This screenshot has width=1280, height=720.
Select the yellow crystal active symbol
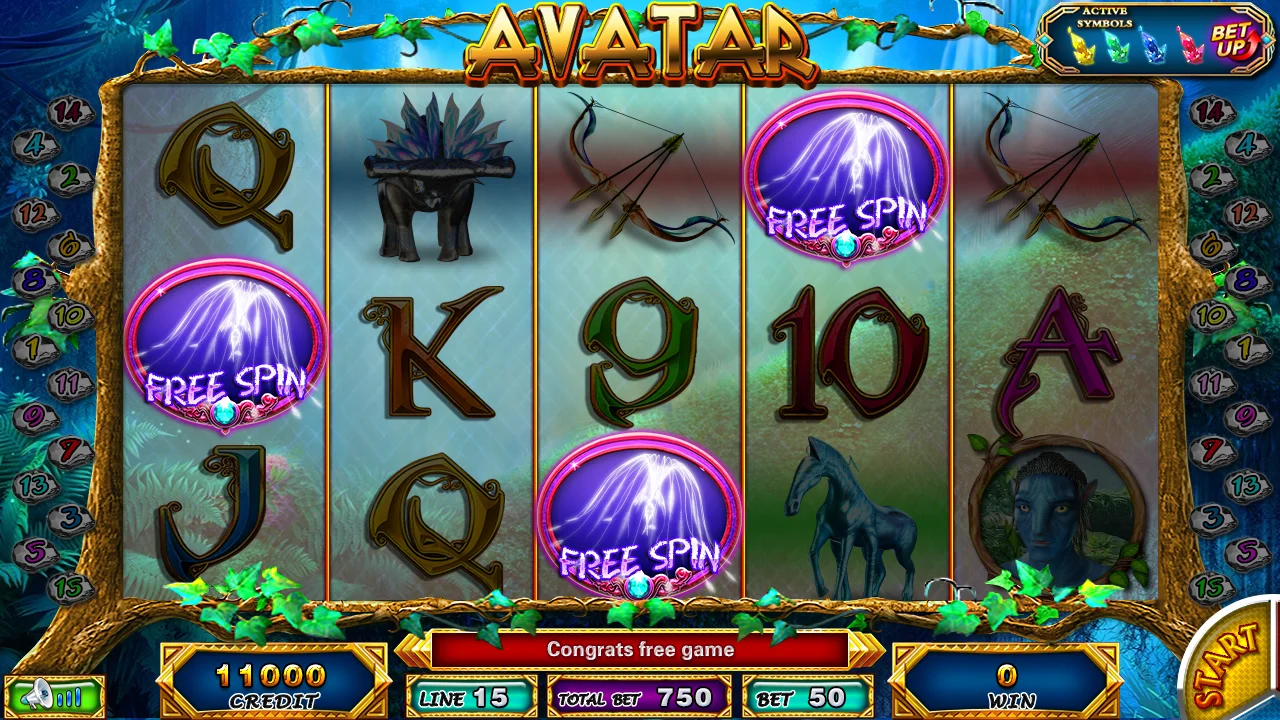click(1082, 46)
